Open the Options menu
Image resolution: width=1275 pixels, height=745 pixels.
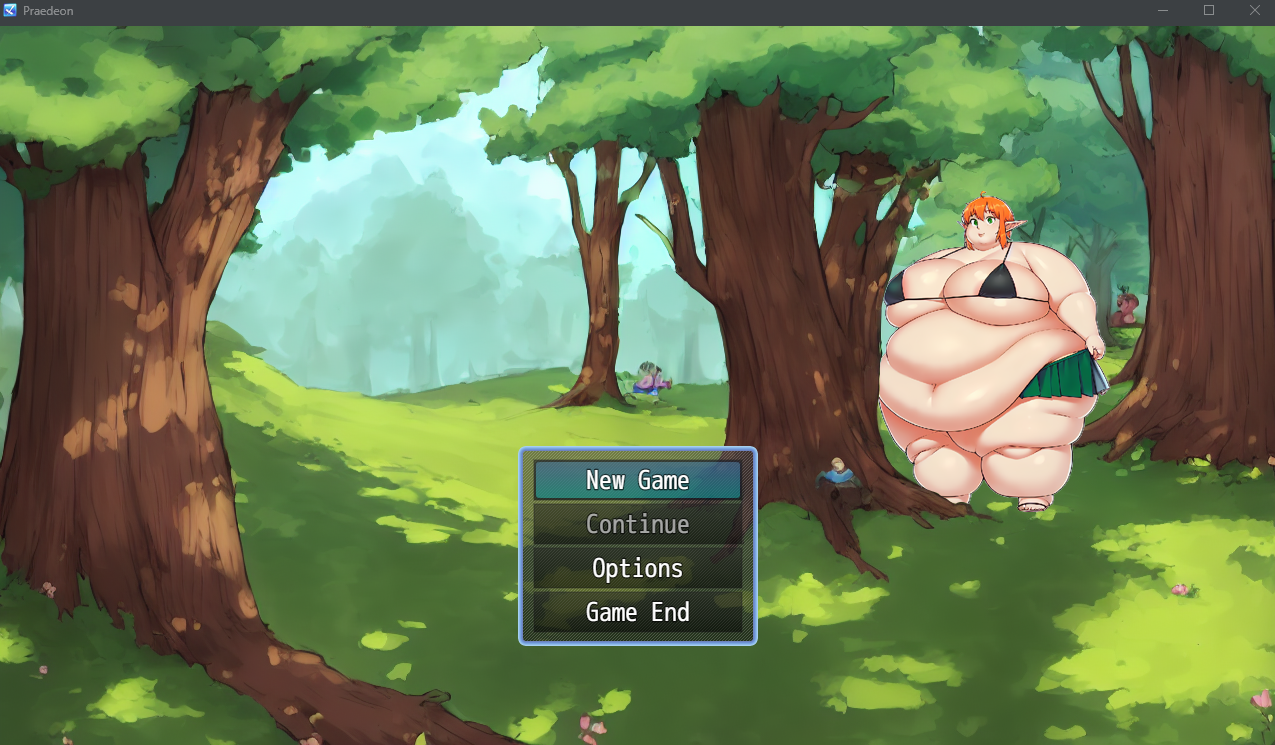tap(637, 568)
